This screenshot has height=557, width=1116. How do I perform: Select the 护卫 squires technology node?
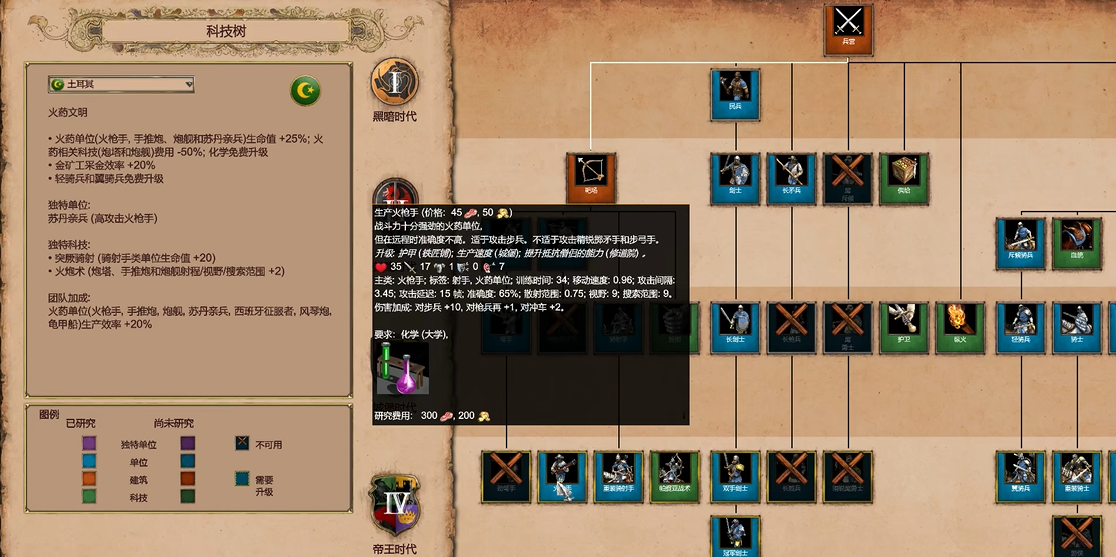904,327
